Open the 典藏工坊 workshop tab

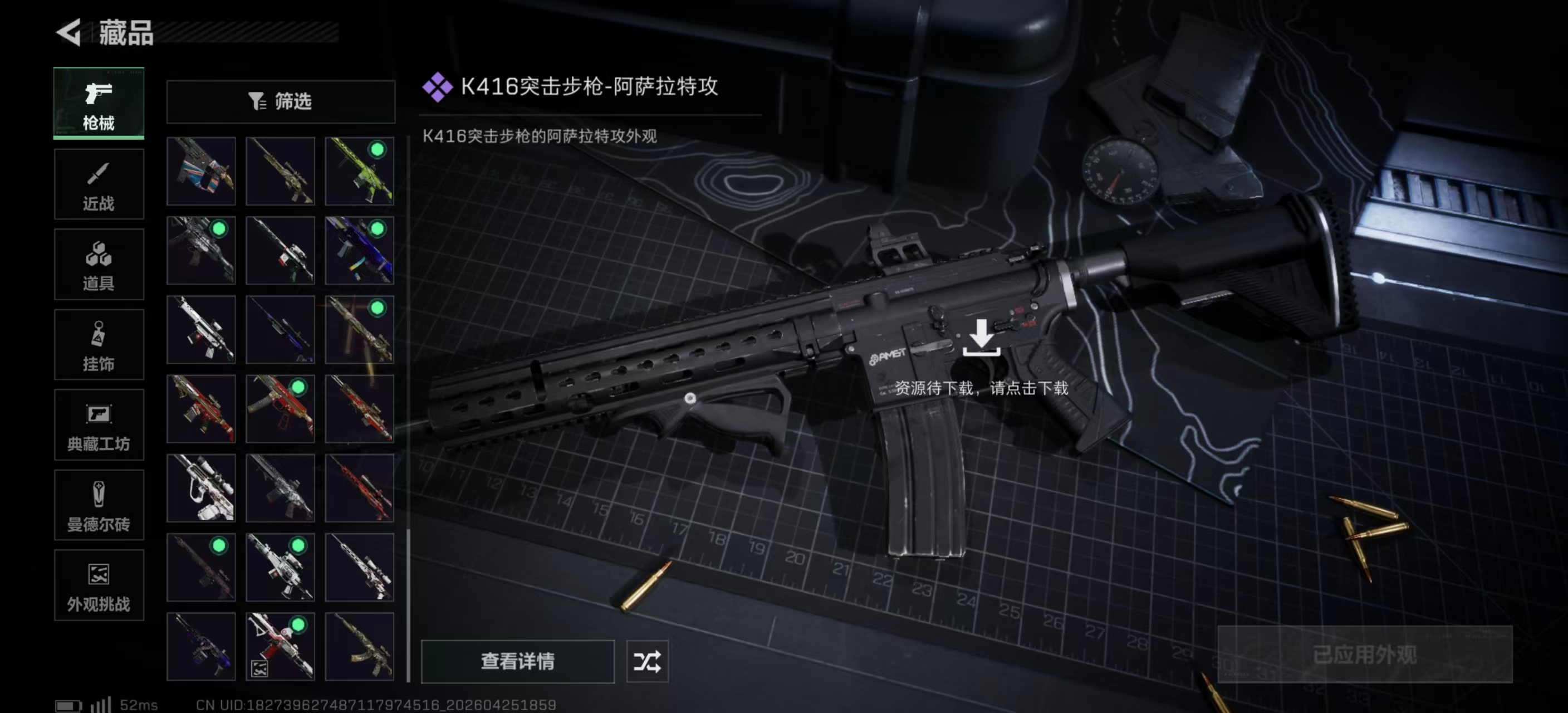coord(99,425)
